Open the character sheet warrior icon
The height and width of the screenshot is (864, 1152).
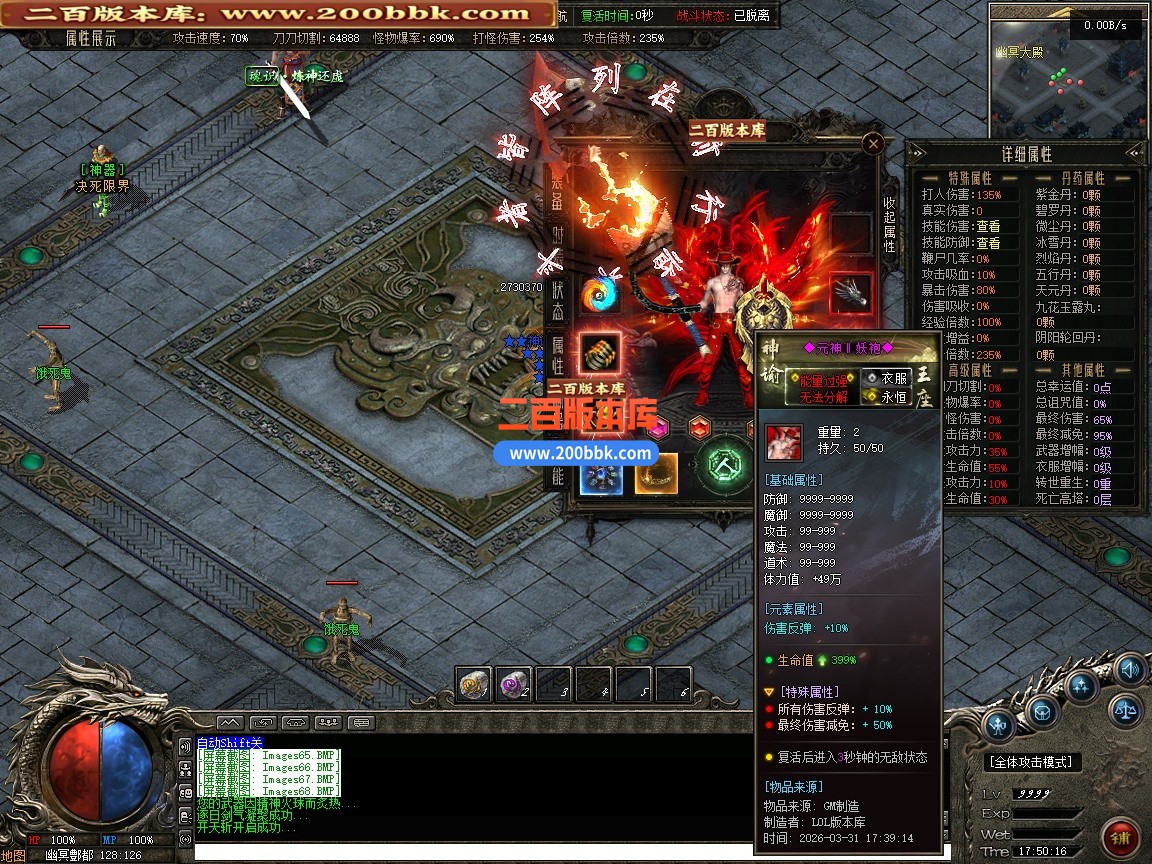click(x=998, y=724)
